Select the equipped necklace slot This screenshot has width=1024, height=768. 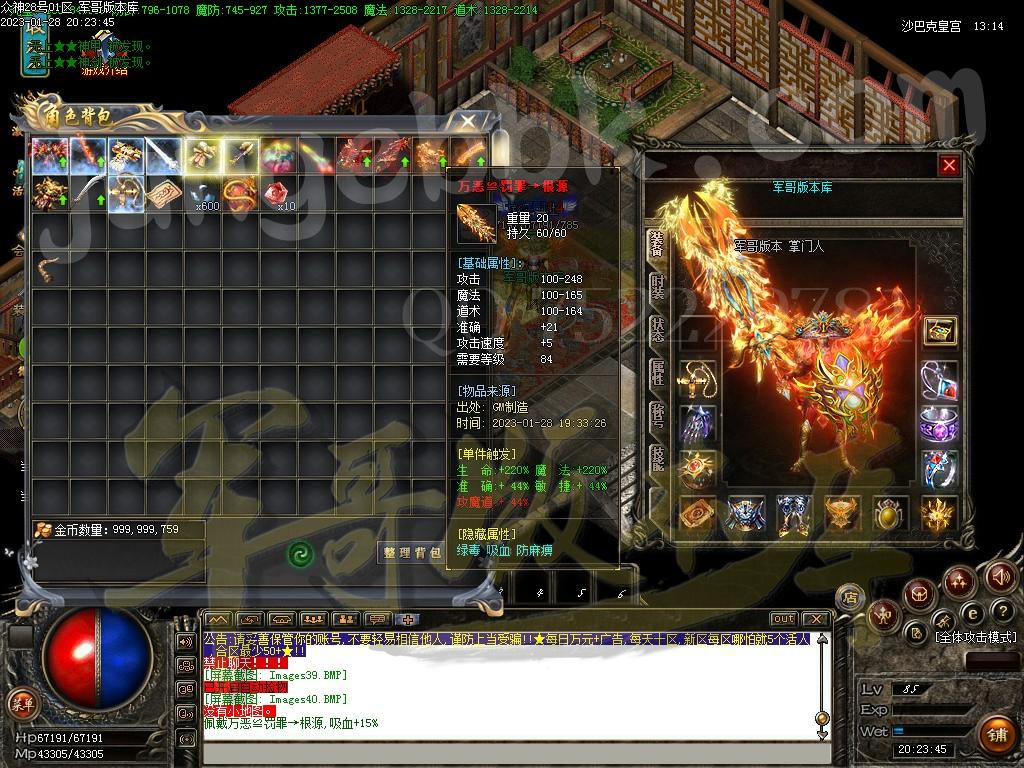coord(697,379)
